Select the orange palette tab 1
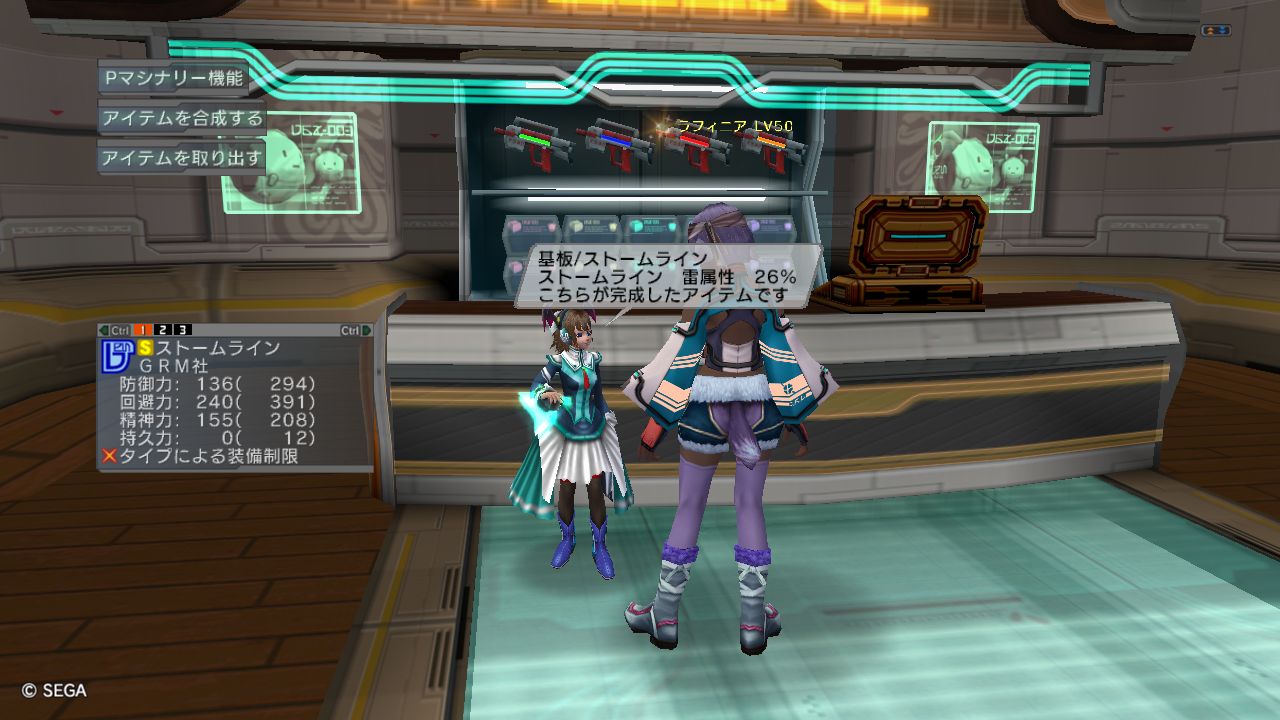The image size is (1280, 720). pos(143,330)
